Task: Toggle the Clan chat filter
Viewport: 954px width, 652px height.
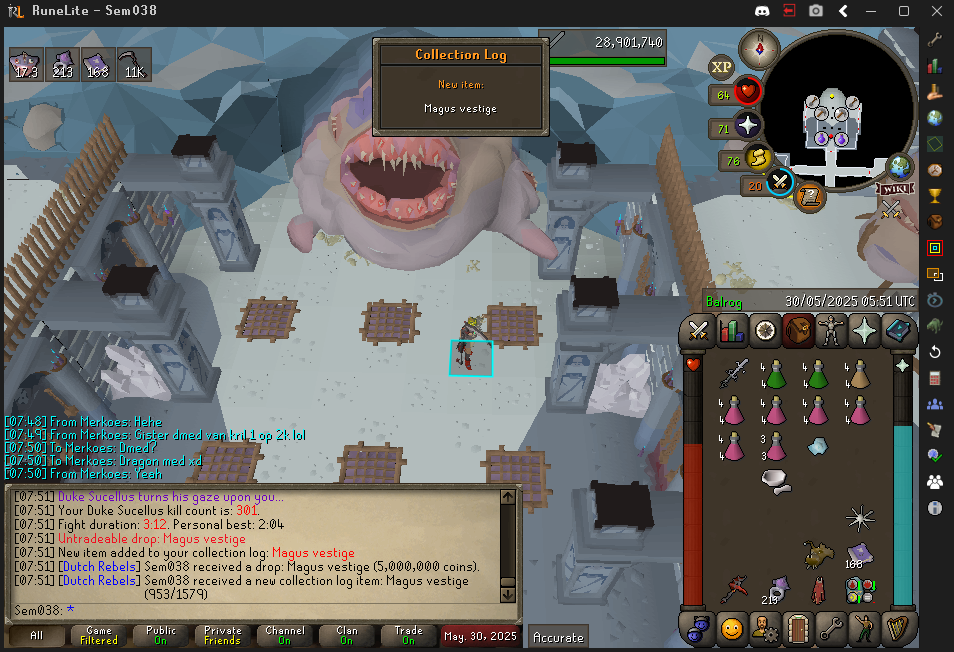Action: tap(346, 635)
